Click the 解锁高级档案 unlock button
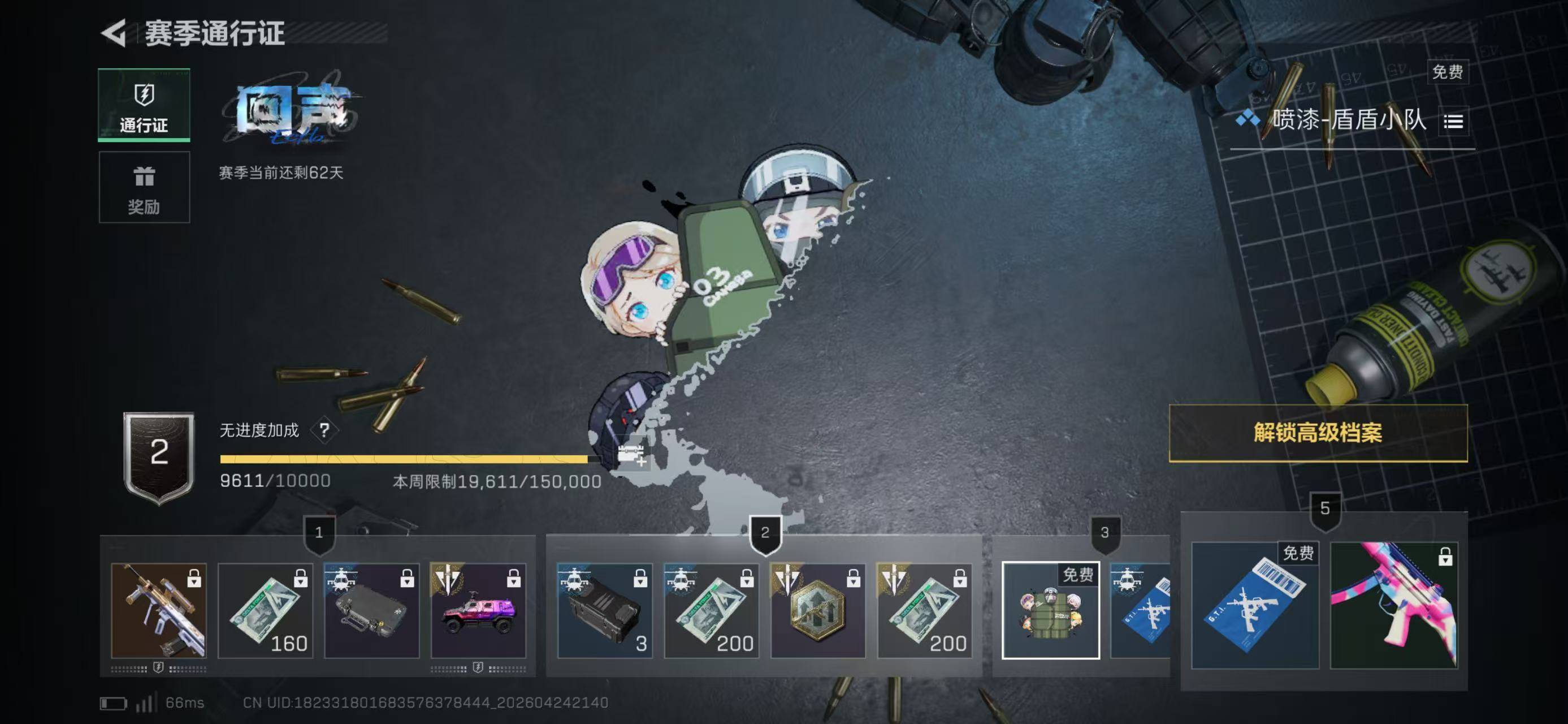Image resolution: width=1568 pixels, height=724 pixels. tap(1318, 433)
